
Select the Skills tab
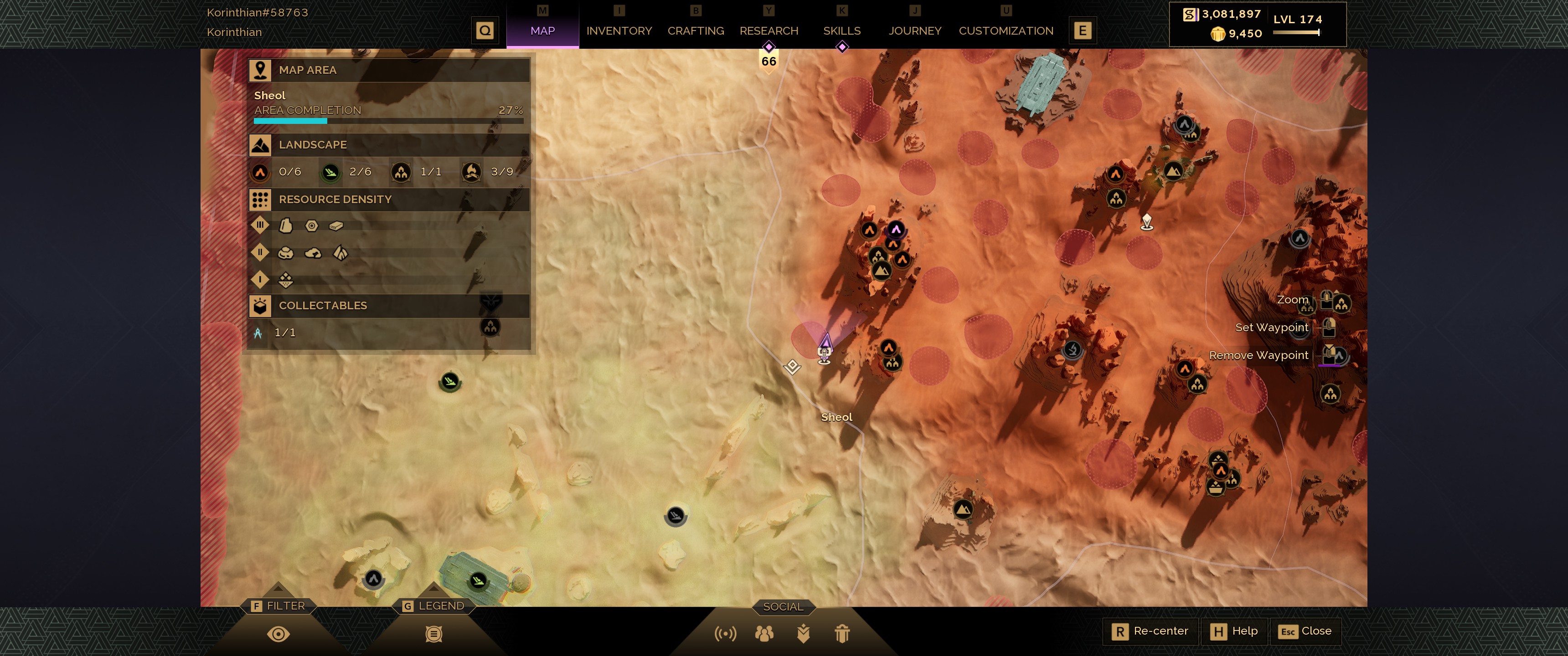[x=841, y=31]
